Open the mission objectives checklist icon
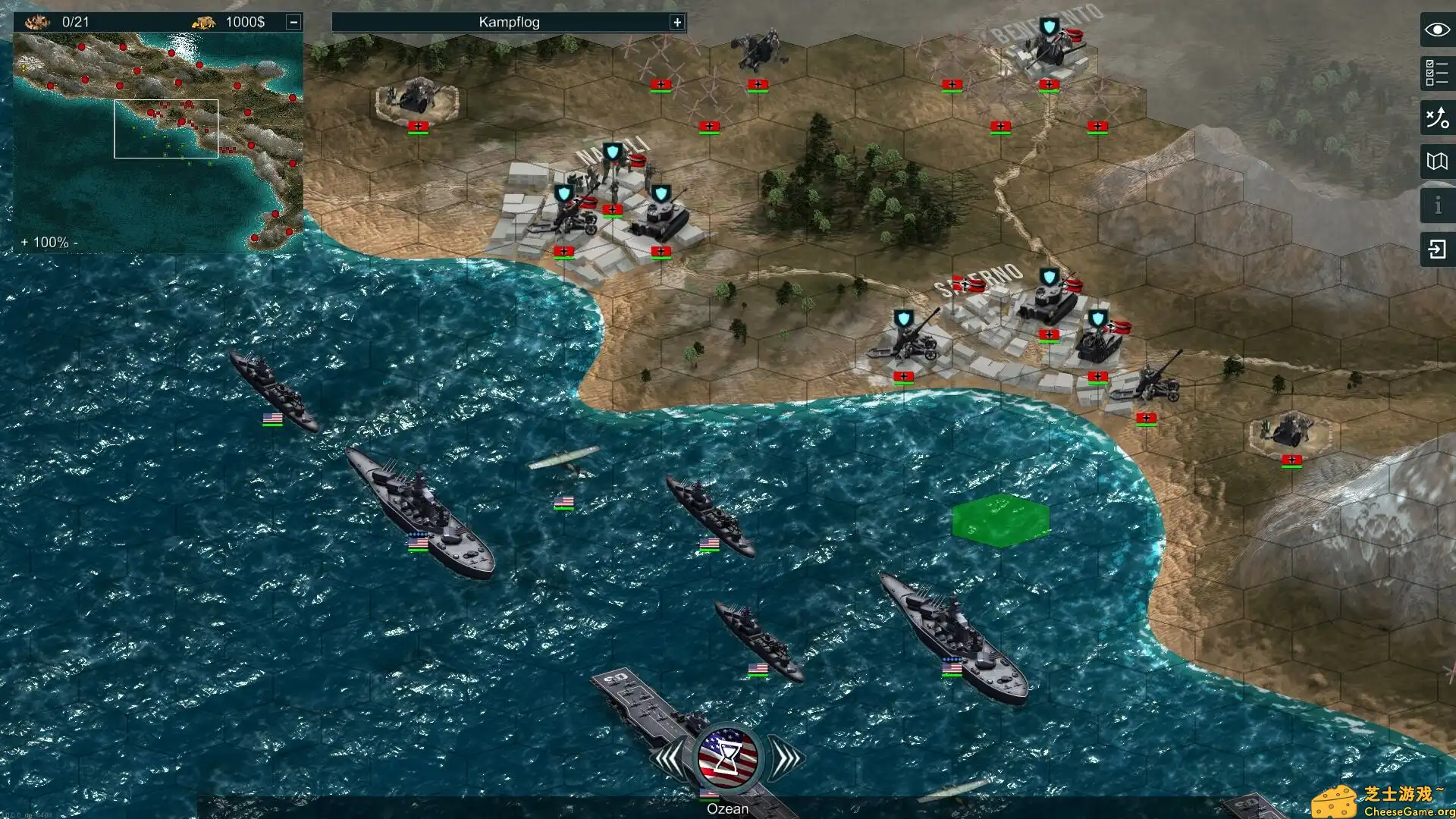 1437,73
